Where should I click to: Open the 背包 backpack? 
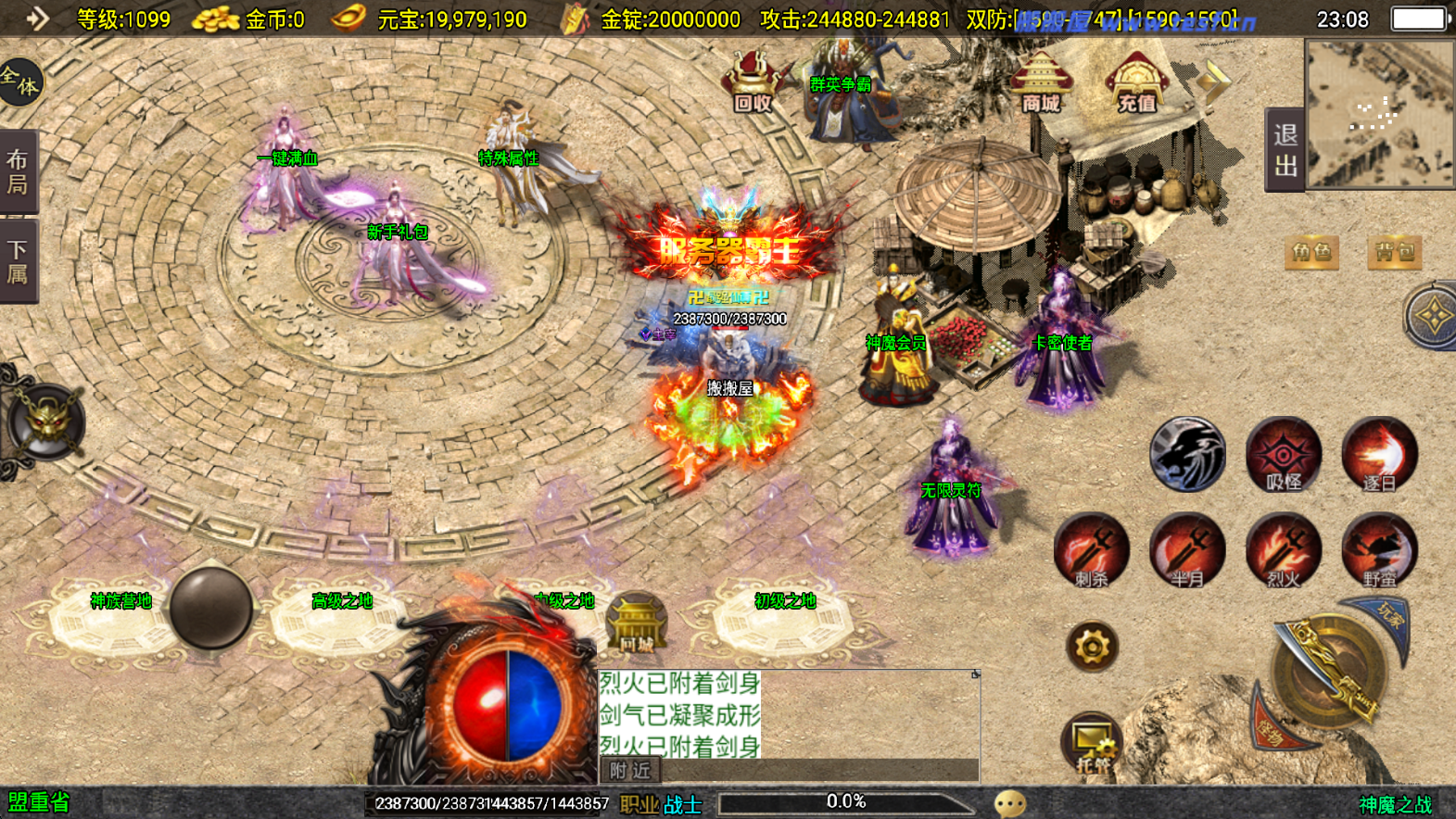point(1394,252)
